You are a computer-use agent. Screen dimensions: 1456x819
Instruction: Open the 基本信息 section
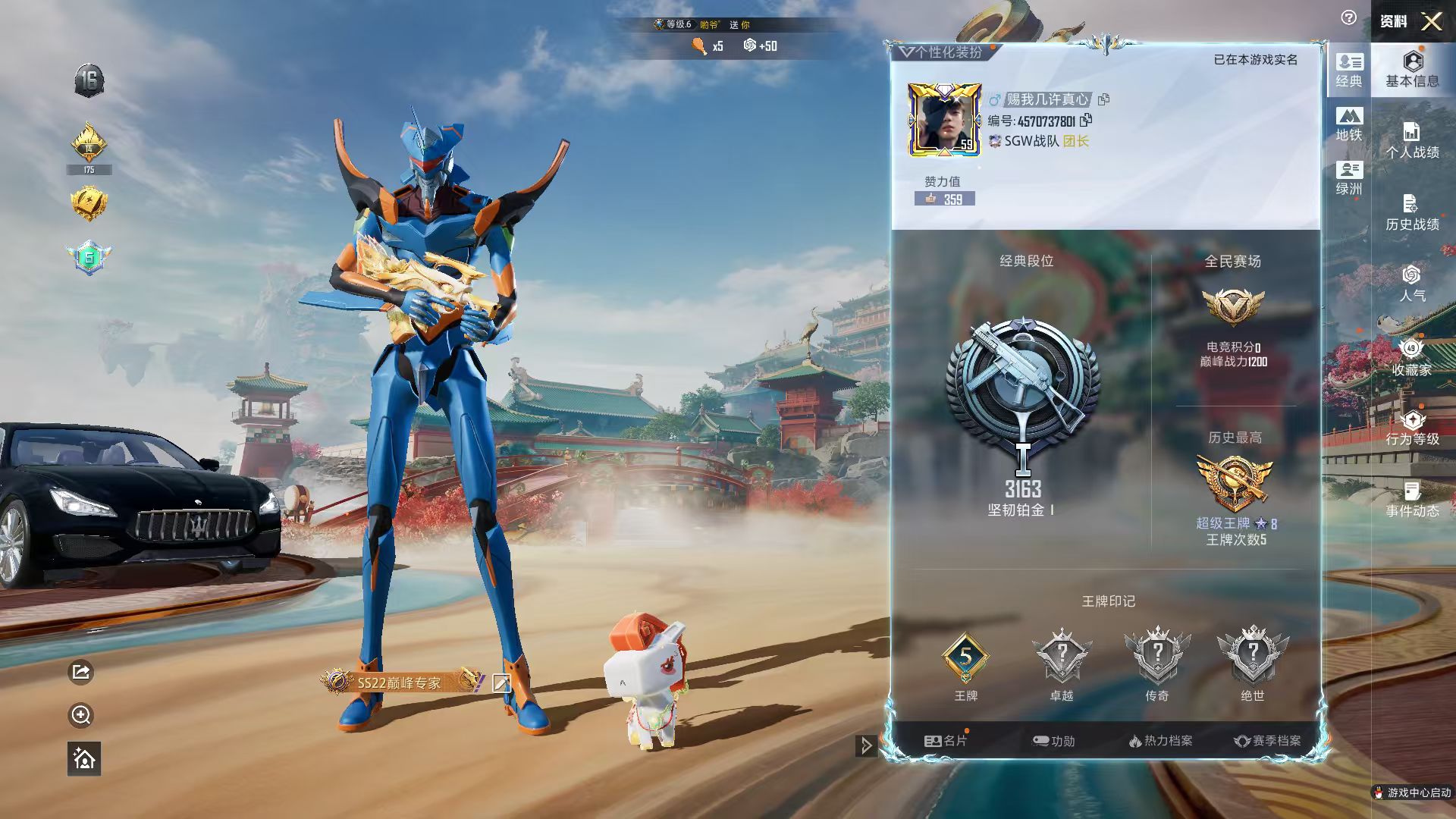[1412, 70]
